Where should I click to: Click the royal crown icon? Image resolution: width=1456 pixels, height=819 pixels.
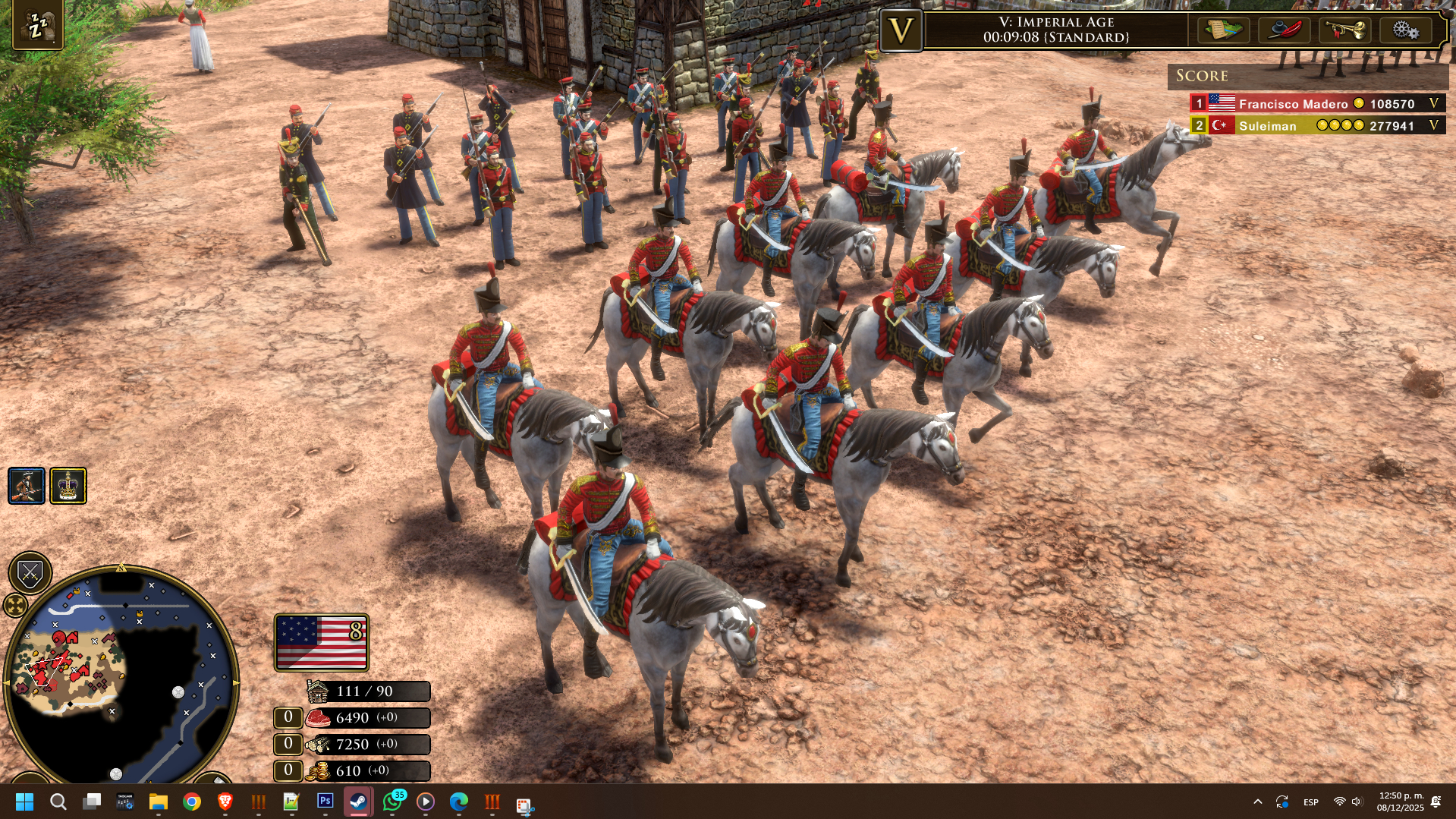[x=68, y=486]
